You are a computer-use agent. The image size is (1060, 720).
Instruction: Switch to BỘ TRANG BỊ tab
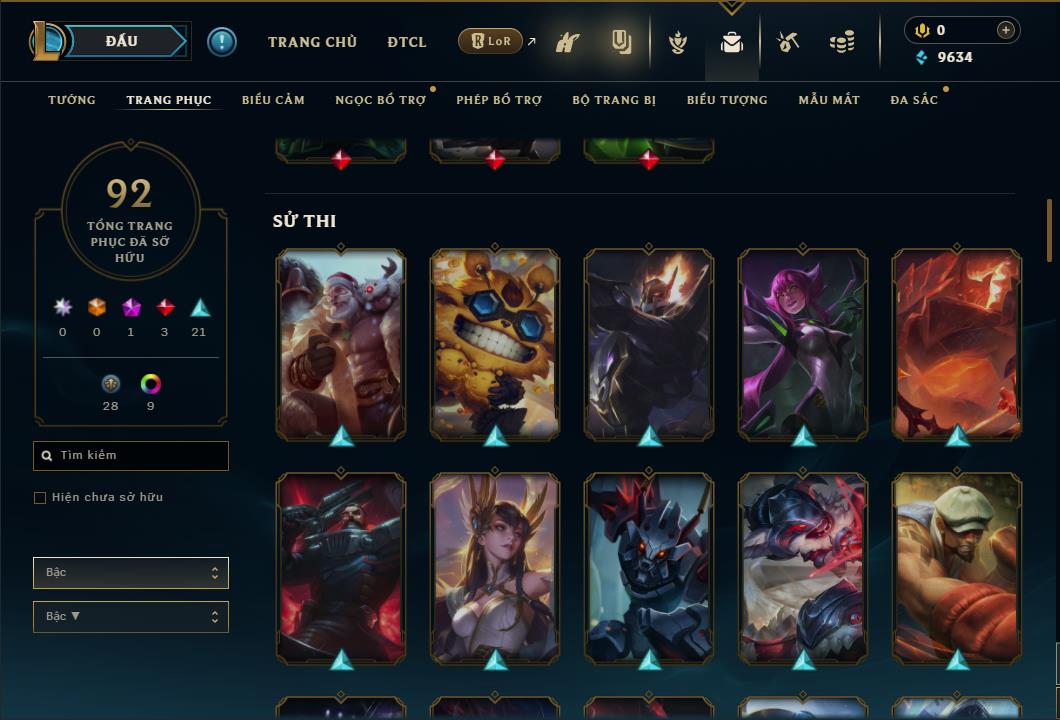pyautogui.click(x=614, y=100)
